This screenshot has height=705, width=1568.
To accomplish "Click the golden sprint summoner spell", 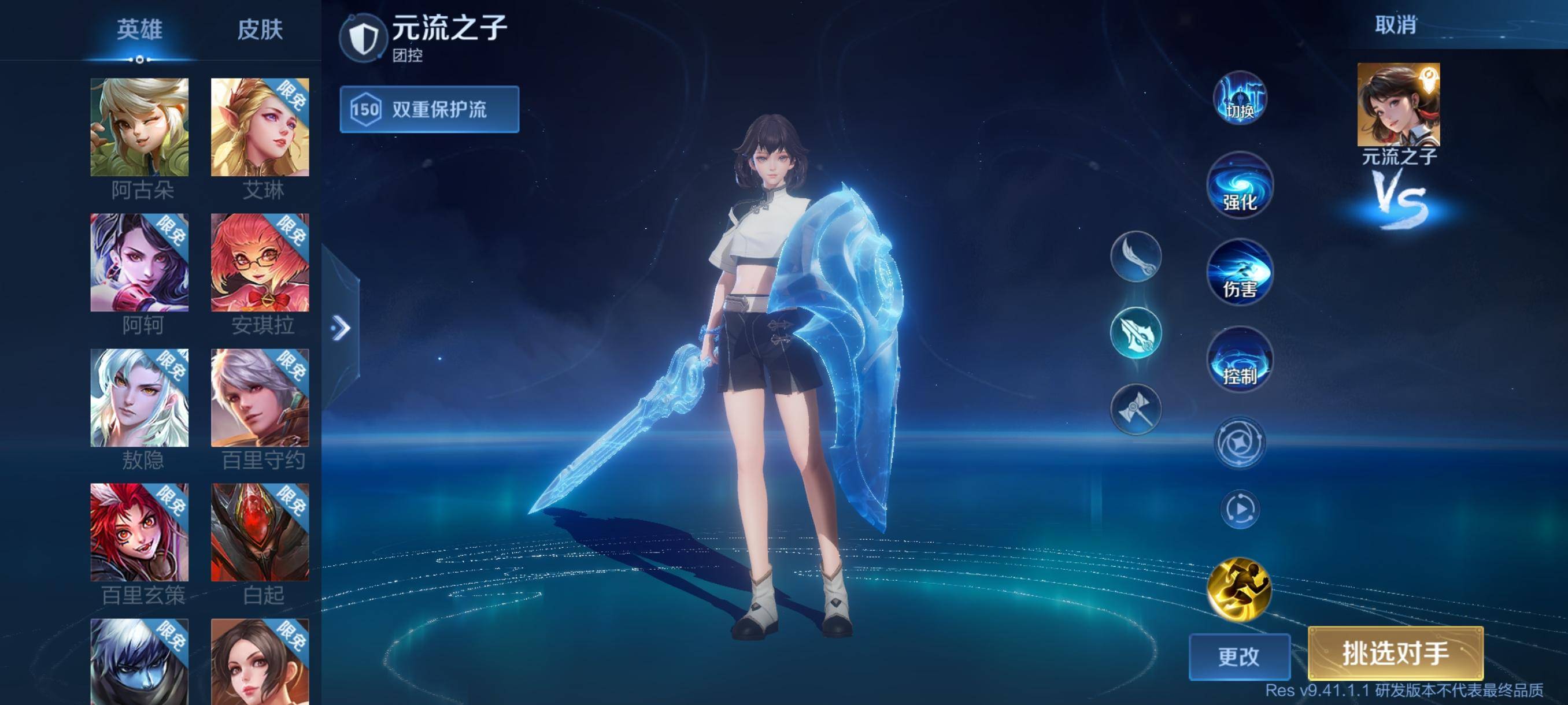I will pos(1239,589).
